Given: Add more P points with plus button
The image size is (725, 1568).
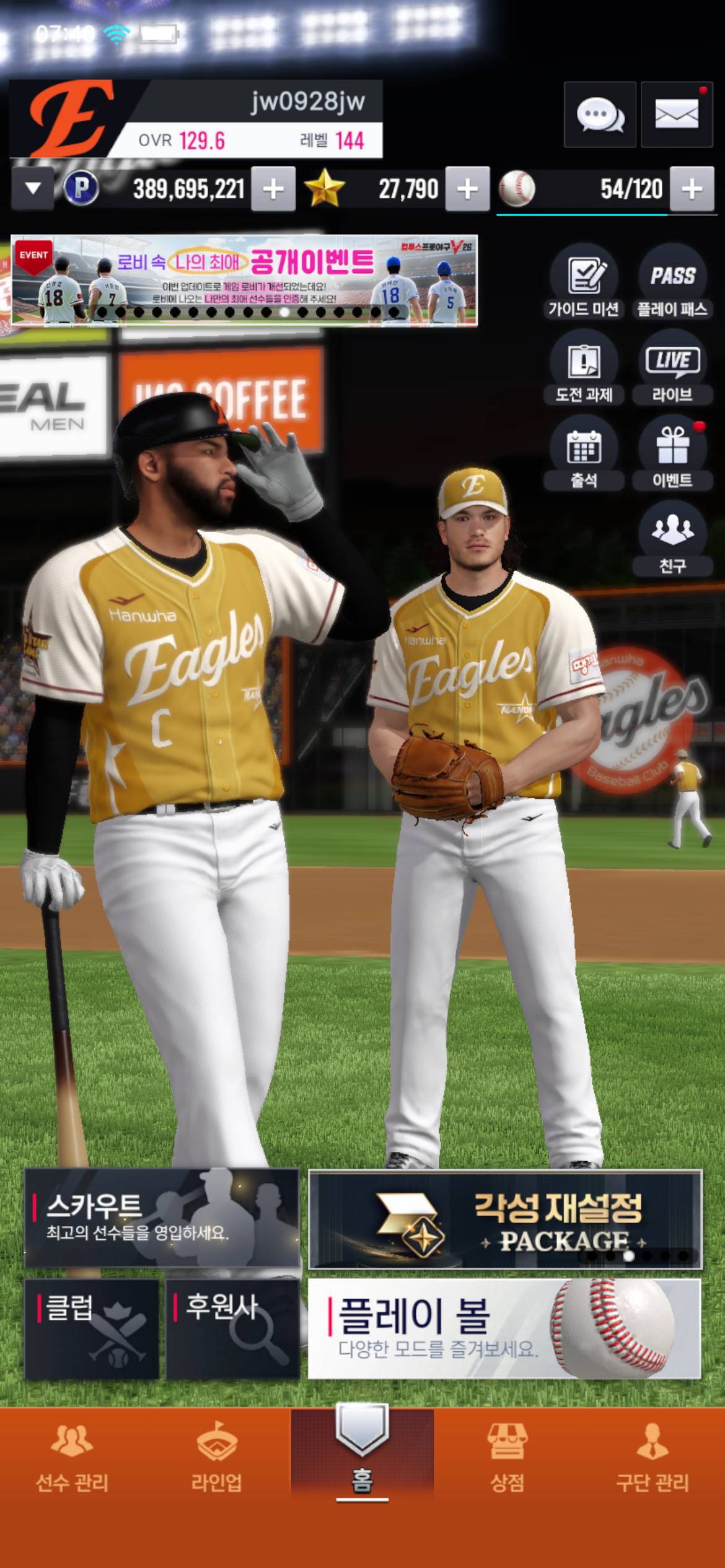Looking at the screenshot, I should coord(273,189).
